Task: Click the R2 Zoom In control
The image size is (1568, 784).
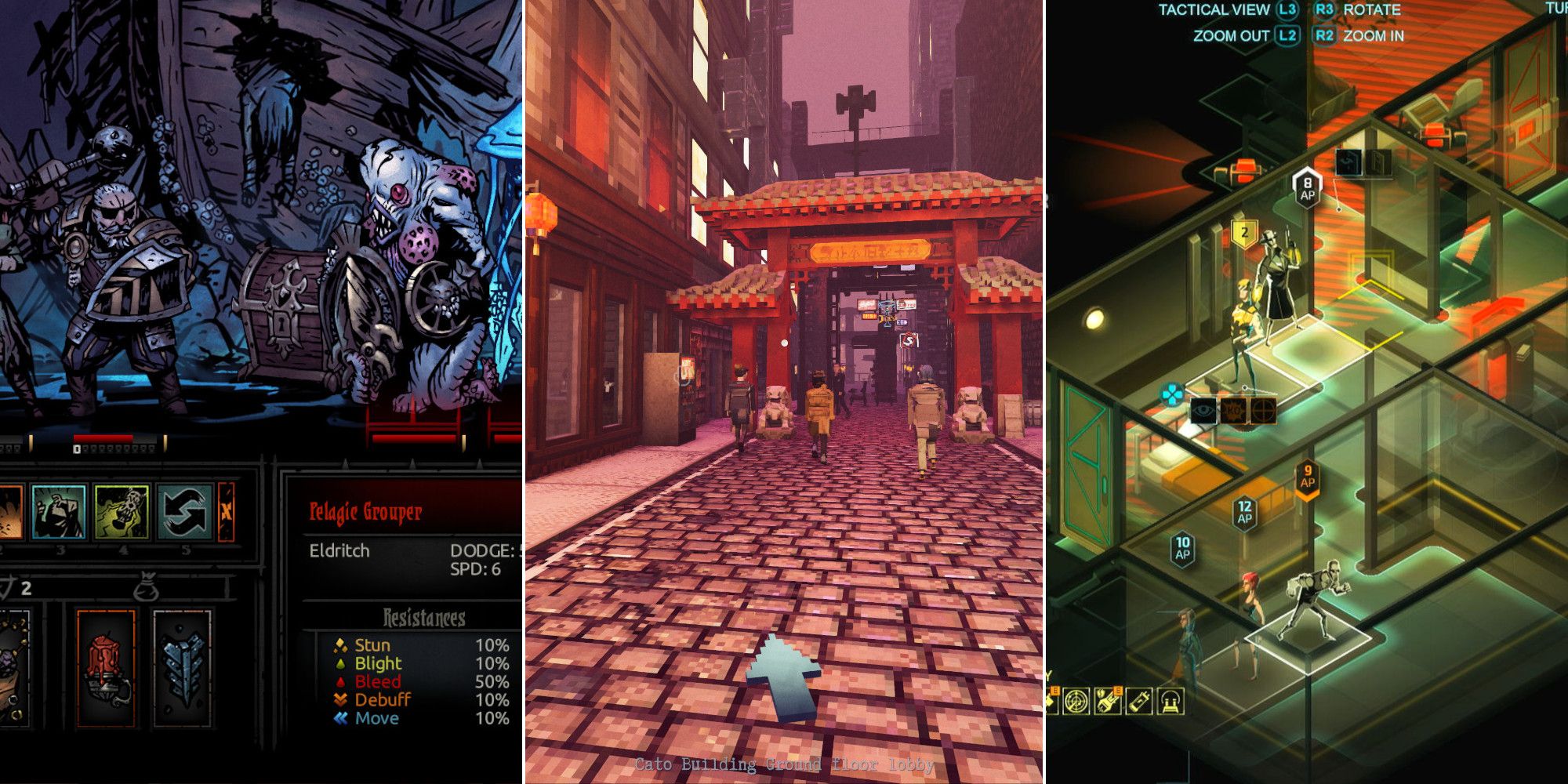Action: point(1326,35)
